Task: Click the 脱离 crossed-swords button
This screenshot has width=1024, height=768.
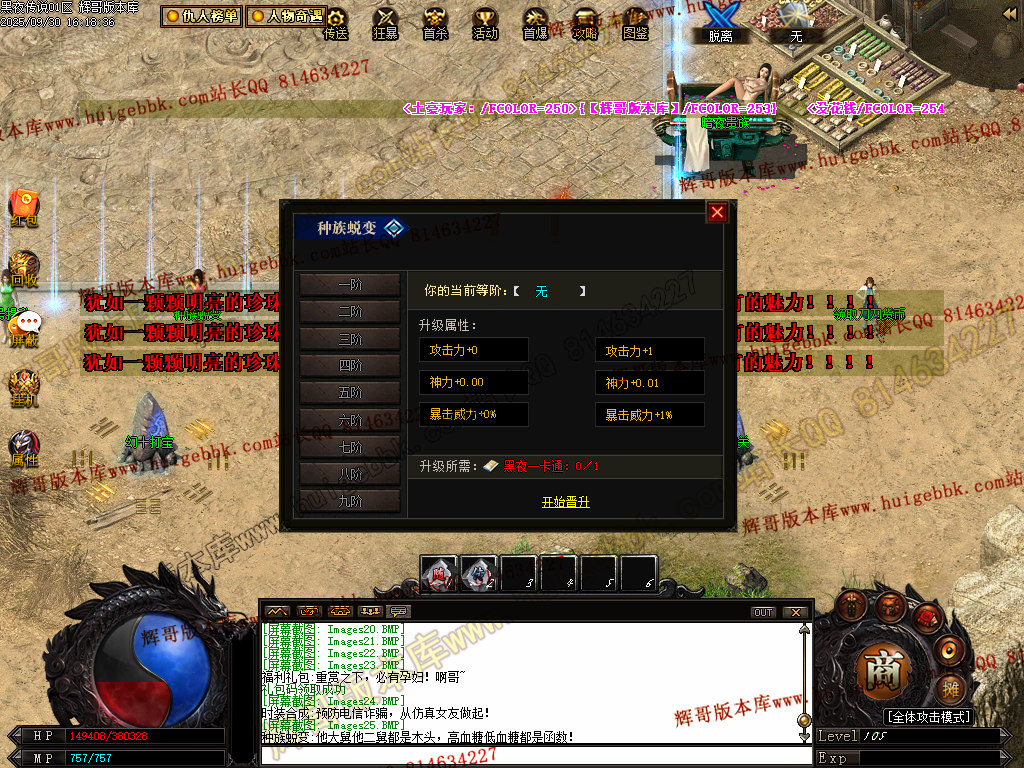Action: coord(720,20)
